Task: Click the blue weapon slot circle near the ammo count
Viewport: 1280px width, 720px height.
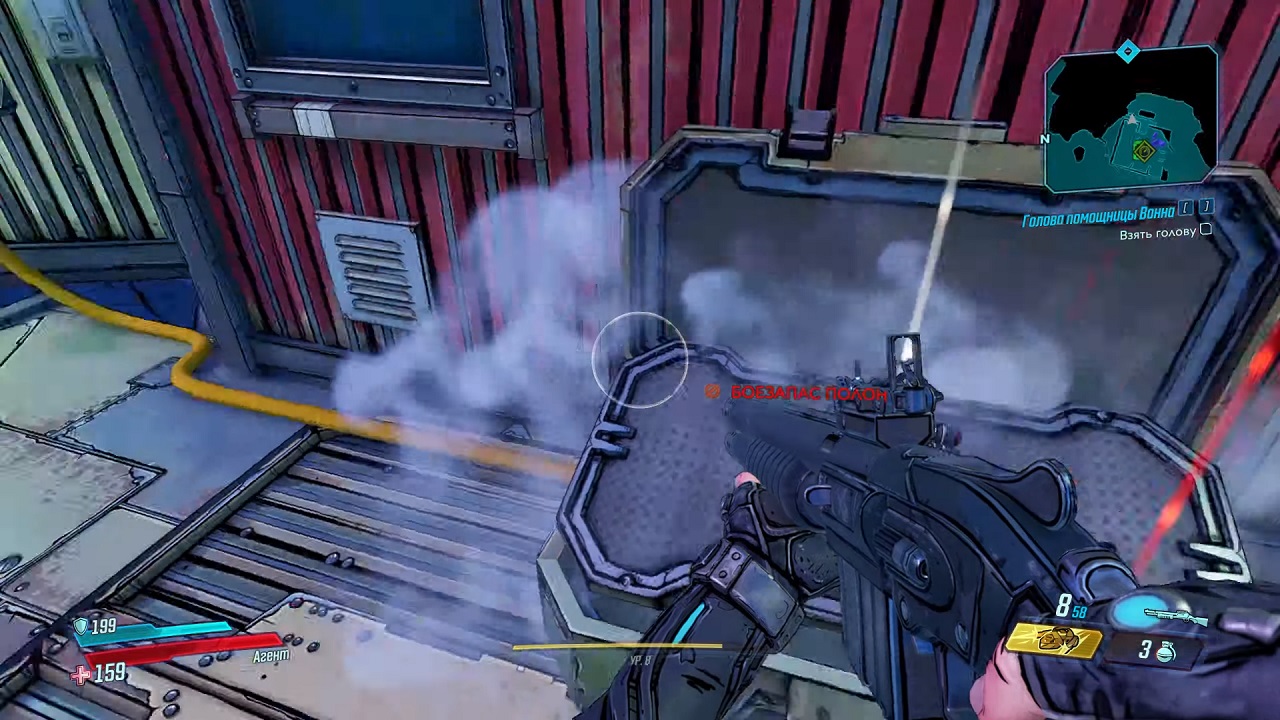Action: (x=1138, y=610)
